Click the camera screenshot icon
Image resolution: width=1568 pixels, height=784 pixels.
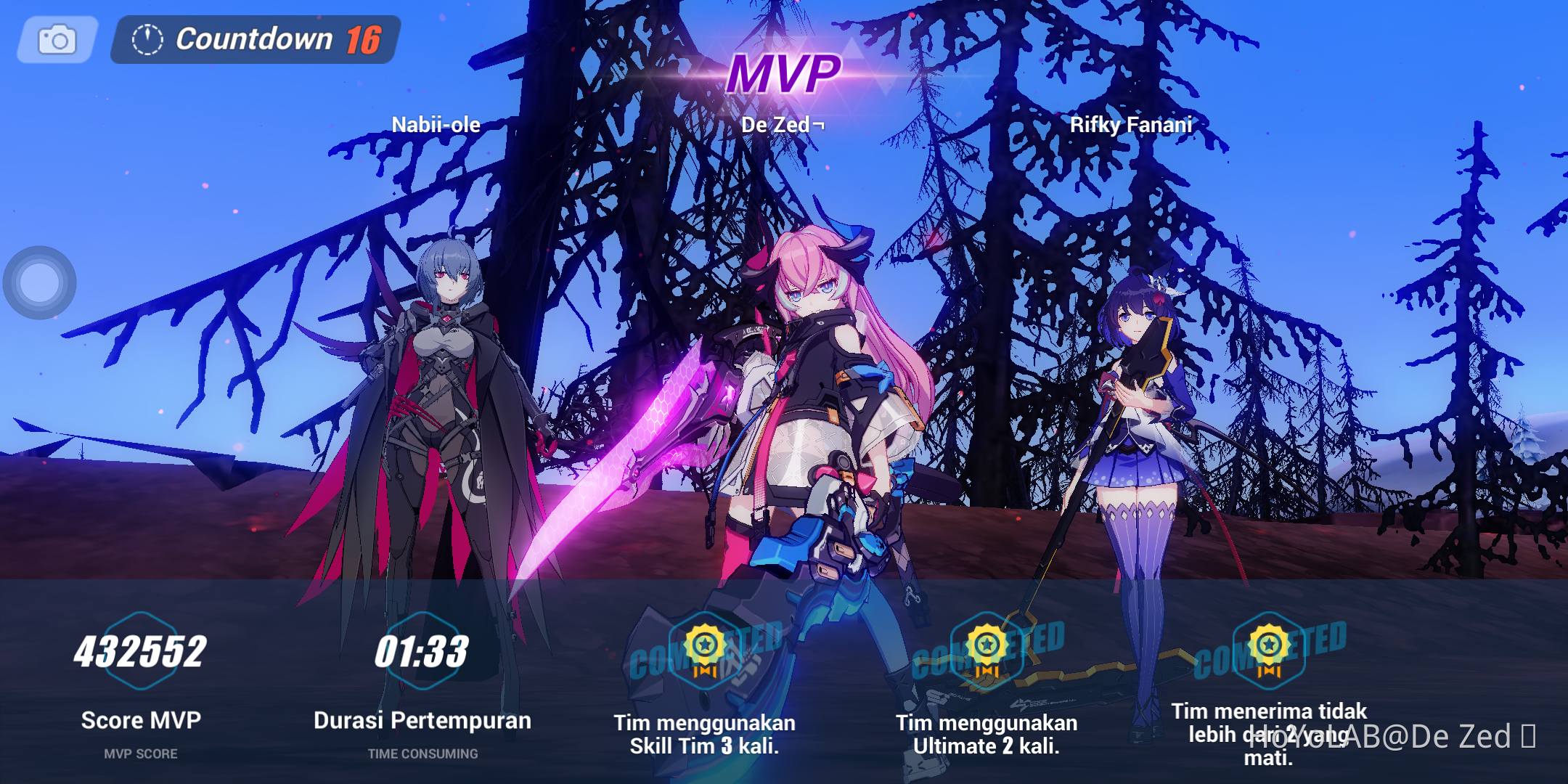point(57,39)
